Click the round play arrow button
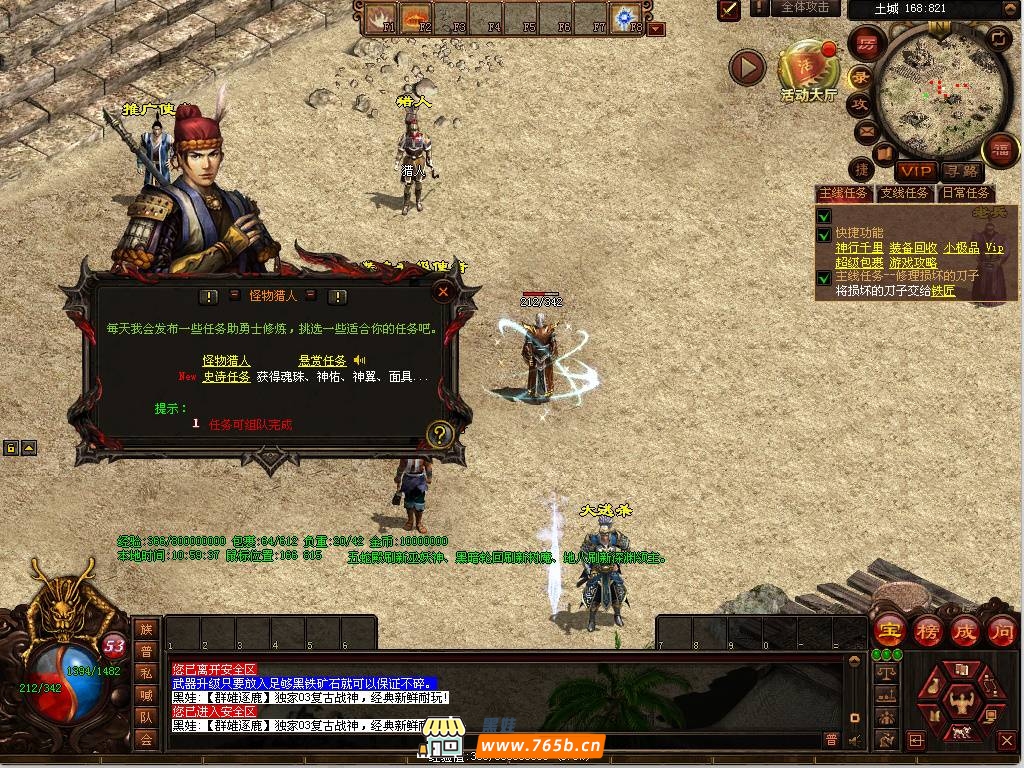Viewport: 1024px width, 768px height. click(747, 67)
